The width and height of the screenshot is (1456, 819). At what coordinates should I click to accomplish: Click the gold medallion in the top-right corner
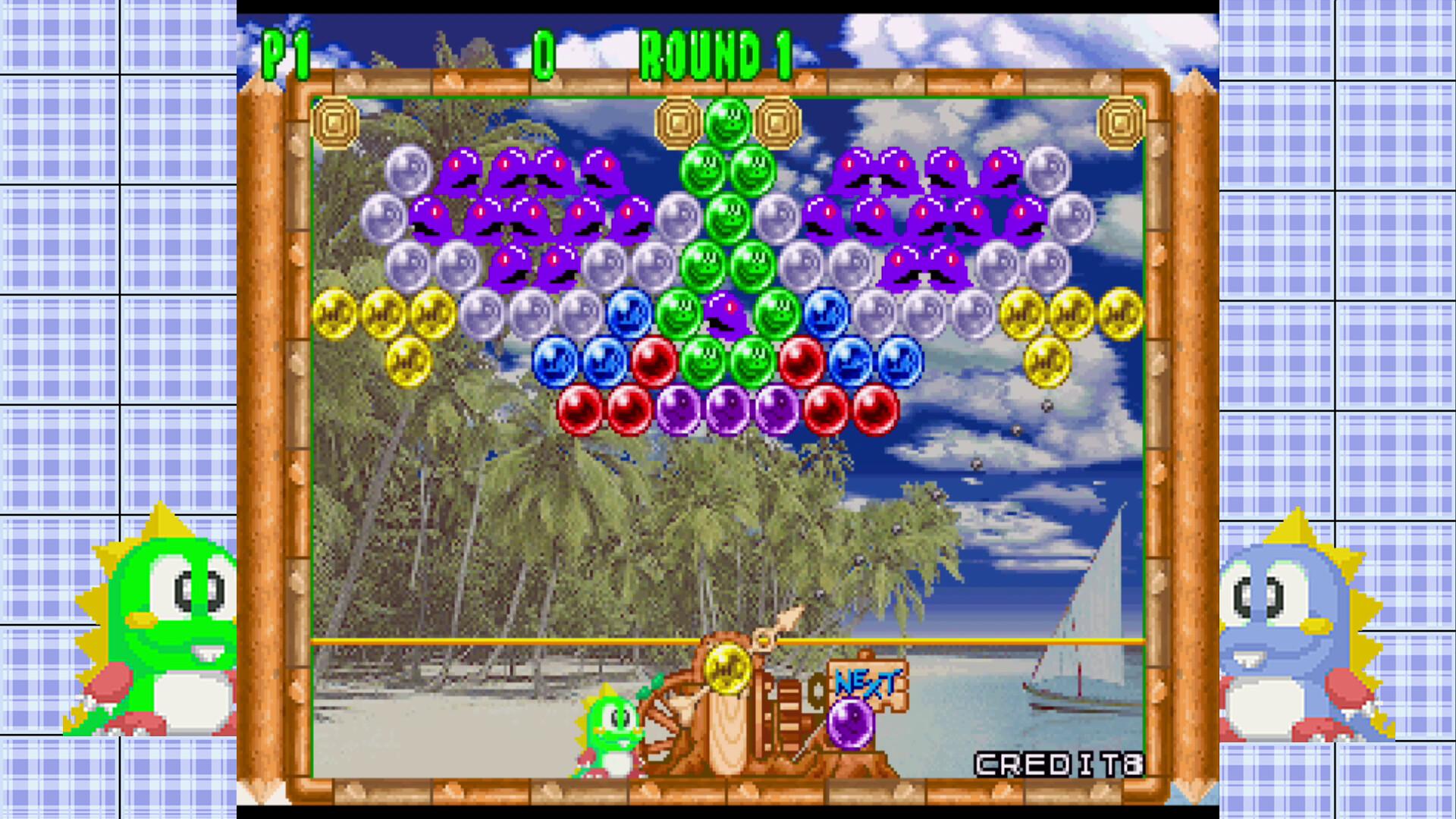1120,121
